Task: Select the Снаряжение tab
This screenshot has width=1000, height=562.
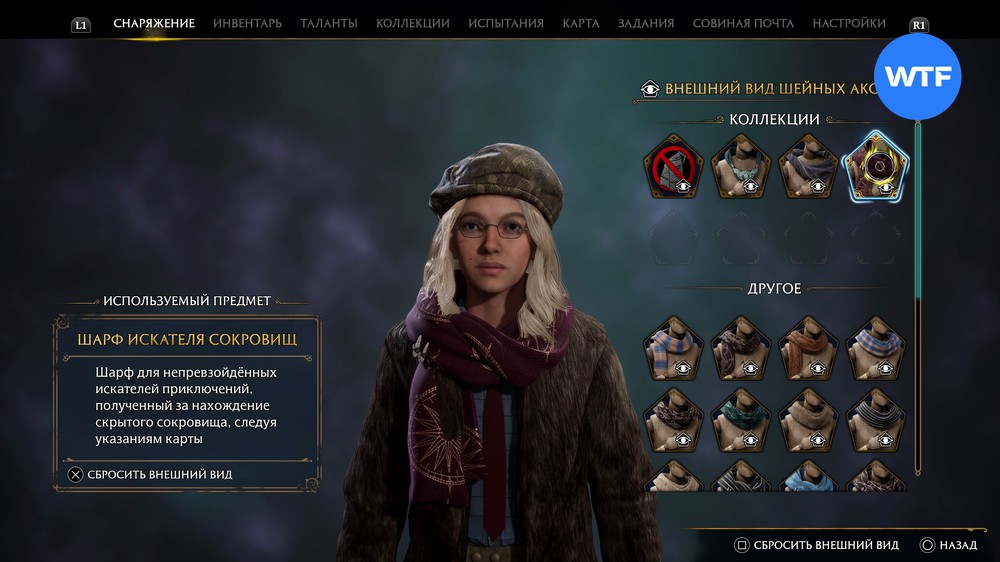Action: click(x=154, y=23)
